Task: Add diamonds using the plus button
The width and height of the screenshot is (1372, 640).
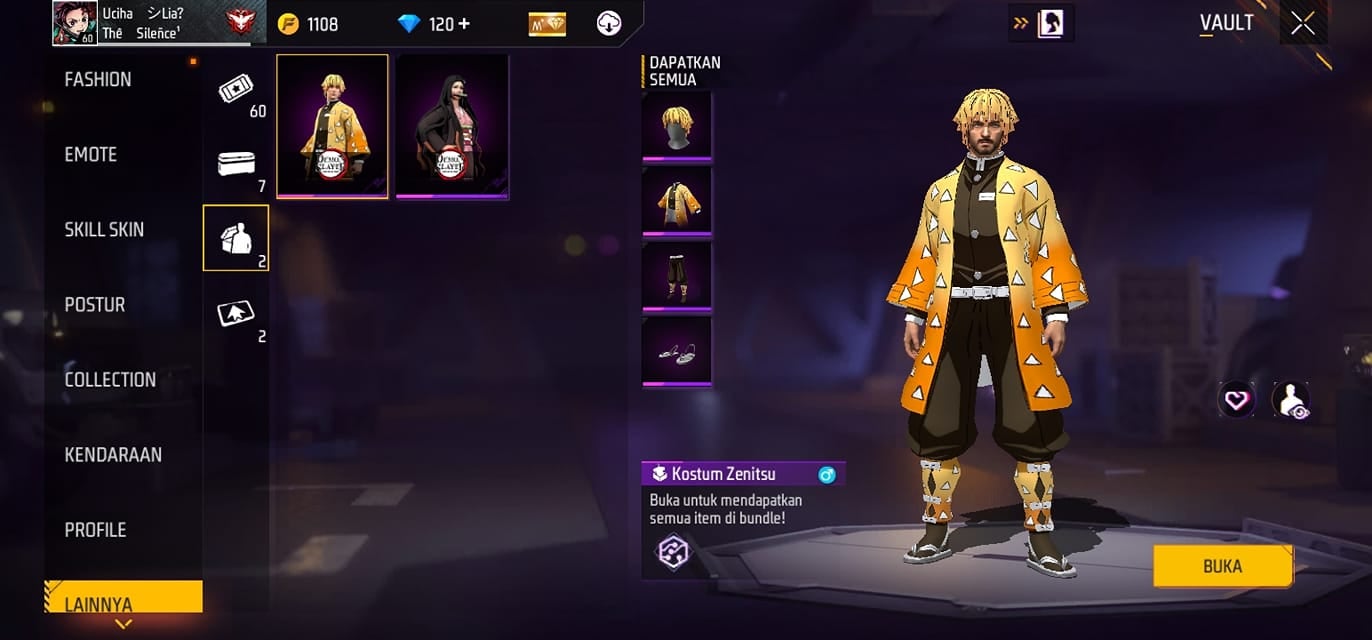Action: [464, 23]
